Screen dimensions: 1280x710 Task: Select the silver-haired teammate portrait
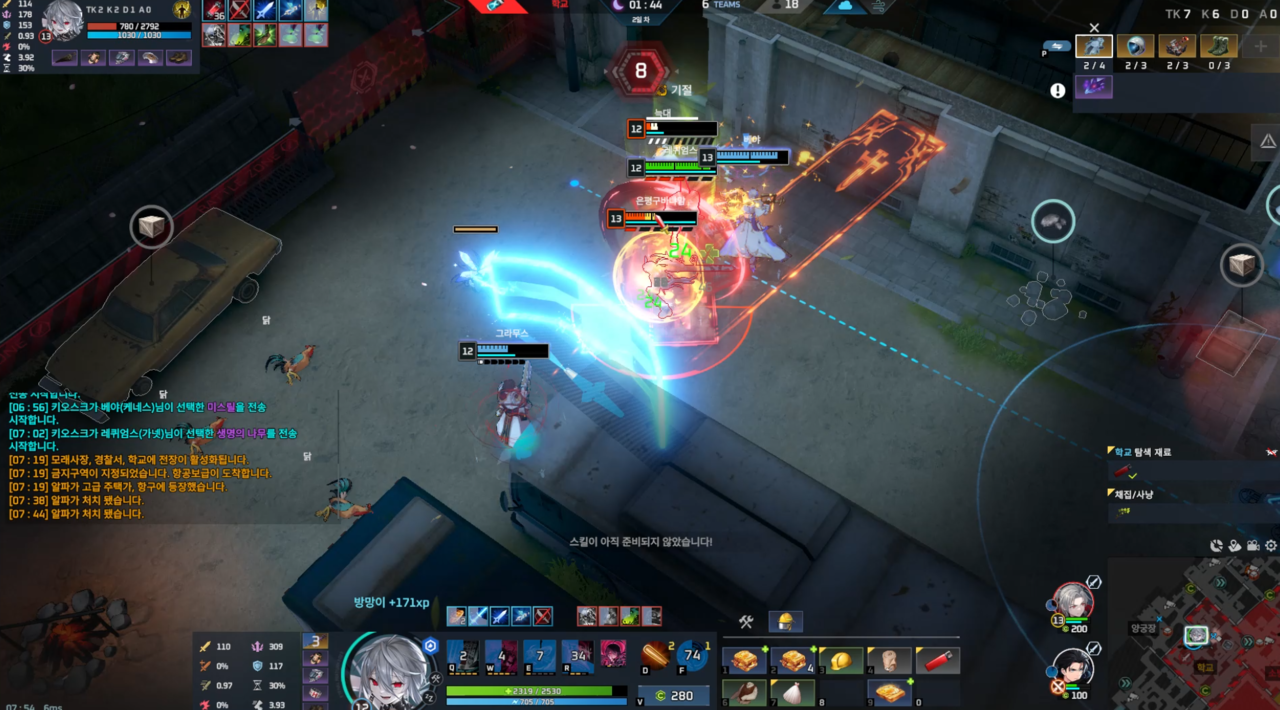tap(1073, 601)
